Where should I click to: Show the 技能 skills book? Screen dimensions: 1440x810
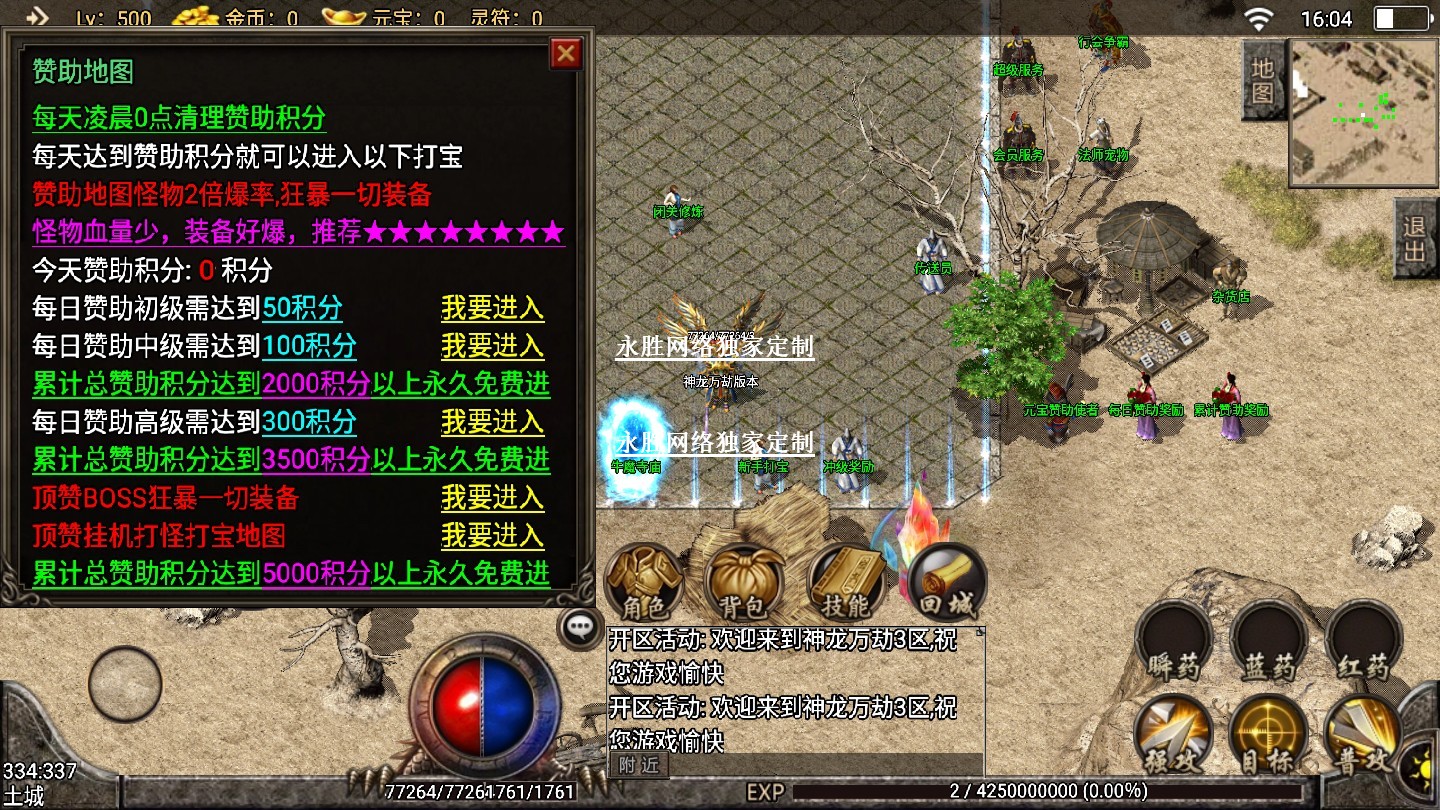pos(845,582)
